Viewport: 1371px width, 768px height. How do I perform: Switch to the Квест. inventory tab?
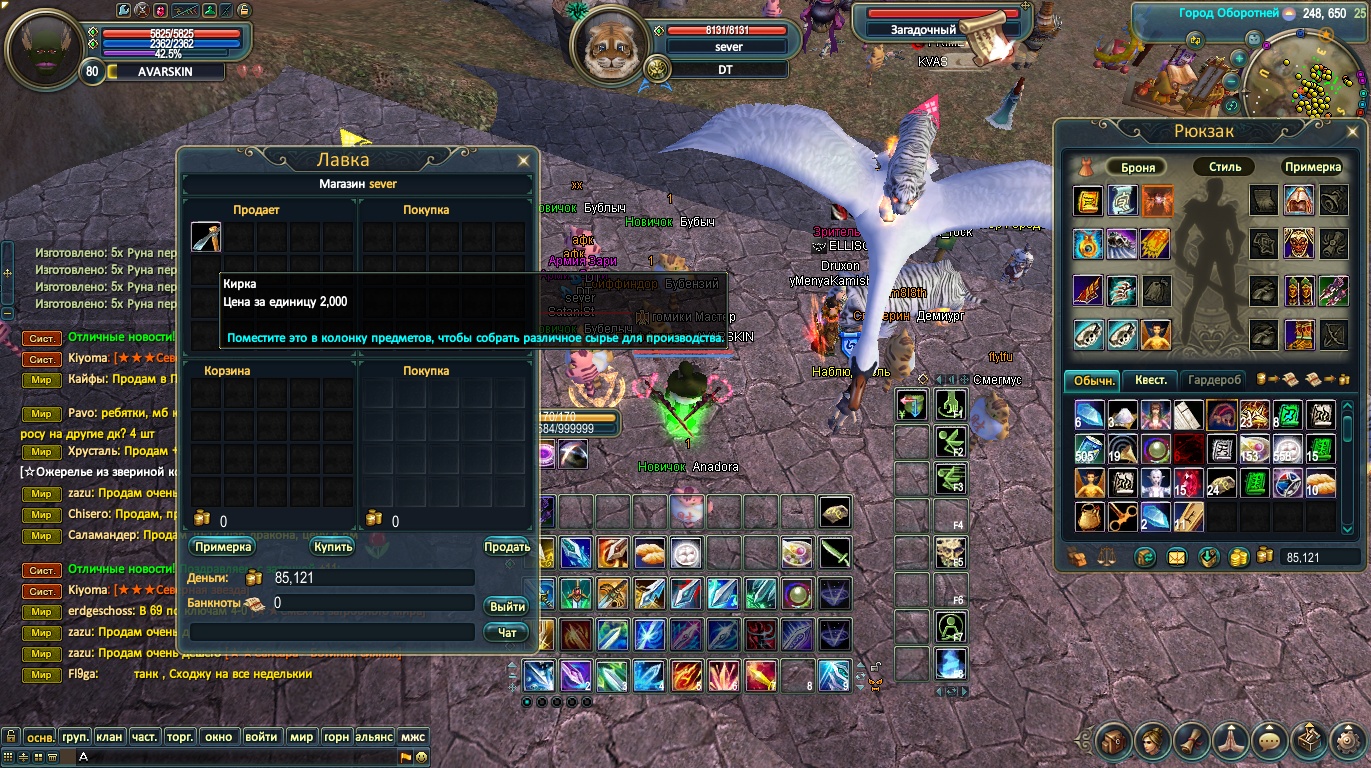point(1150,381)
